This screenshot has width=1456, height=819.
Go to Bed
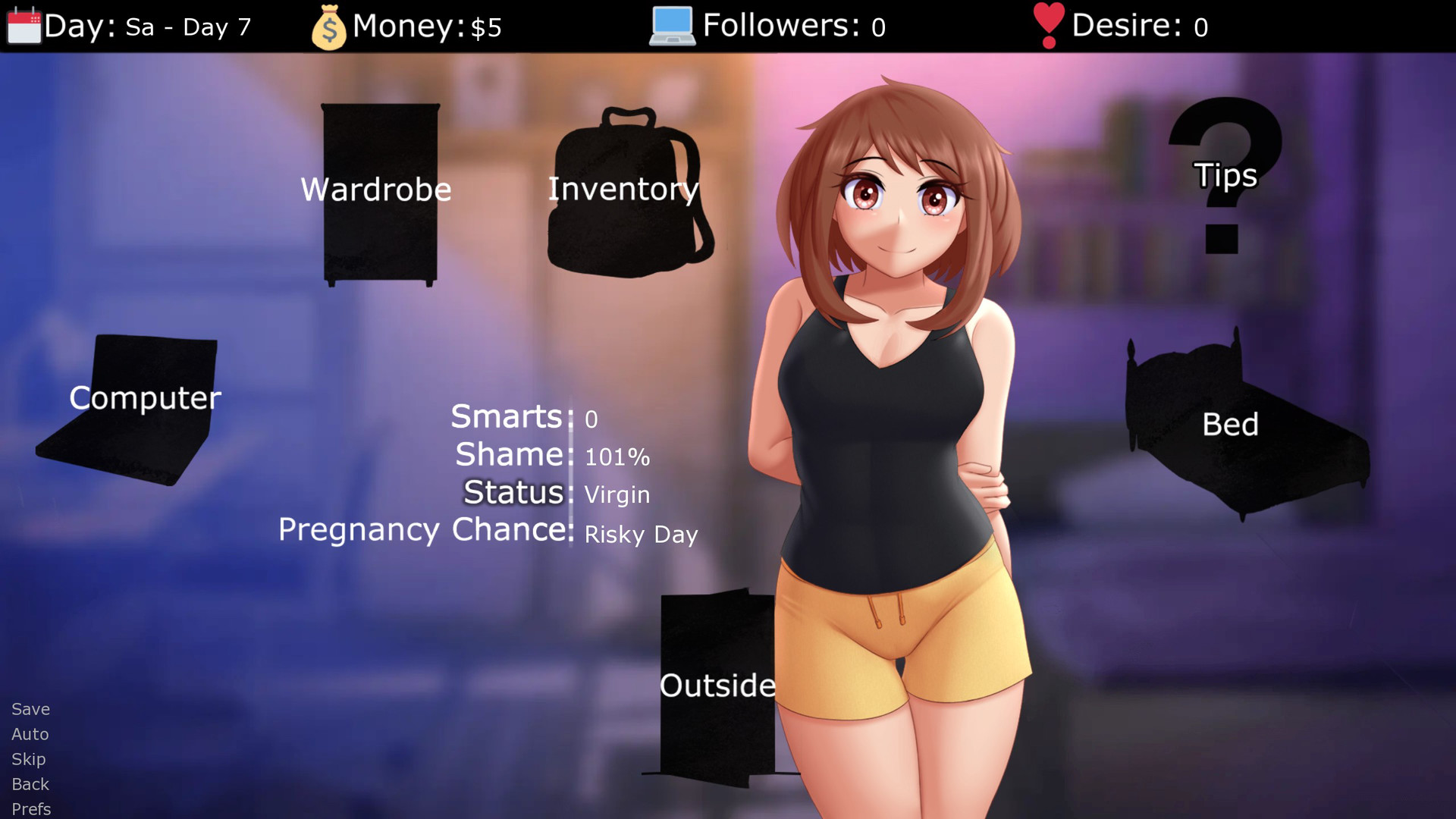(x=1232, y=425)
